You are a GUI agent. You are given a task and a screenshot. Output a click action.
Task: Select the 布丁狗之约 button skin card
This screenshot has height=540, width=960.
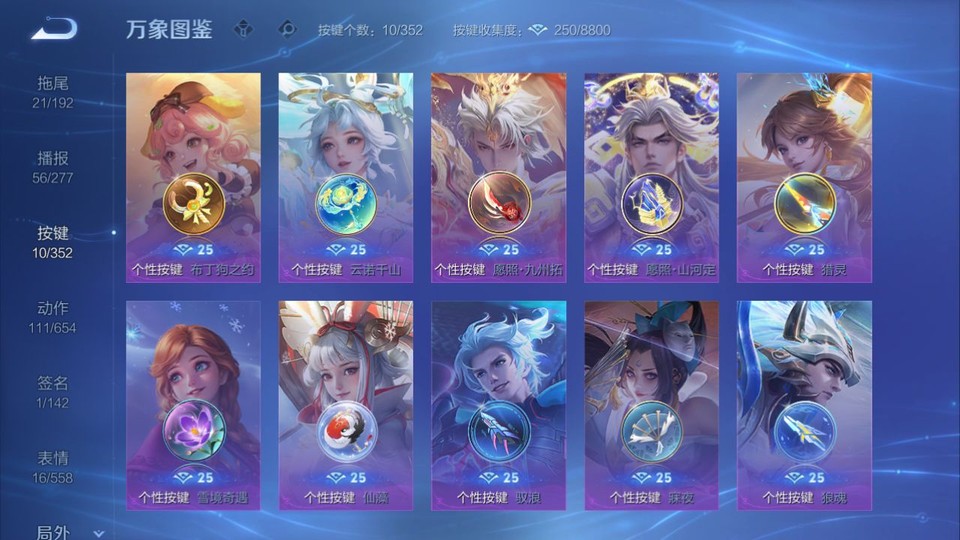coord(193,177)
